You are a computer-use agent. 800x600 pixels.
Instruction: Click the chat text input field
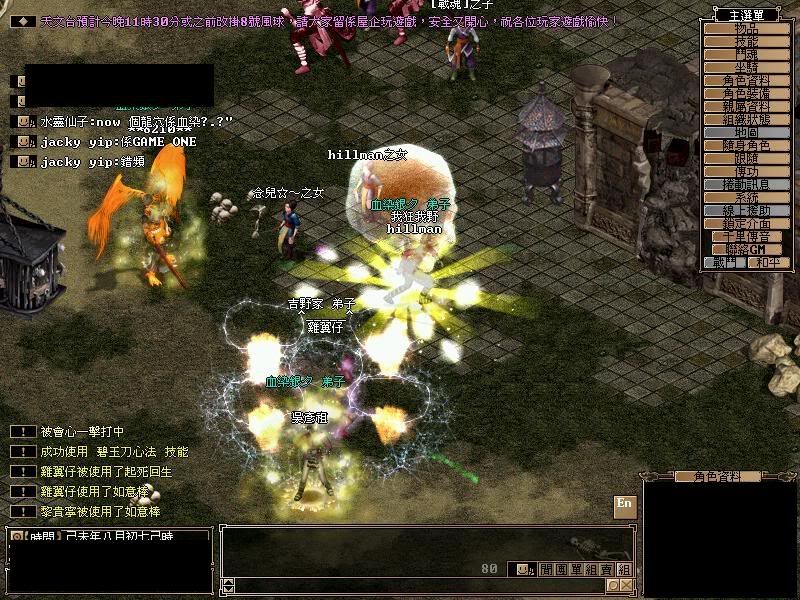(x=420, y=585)
